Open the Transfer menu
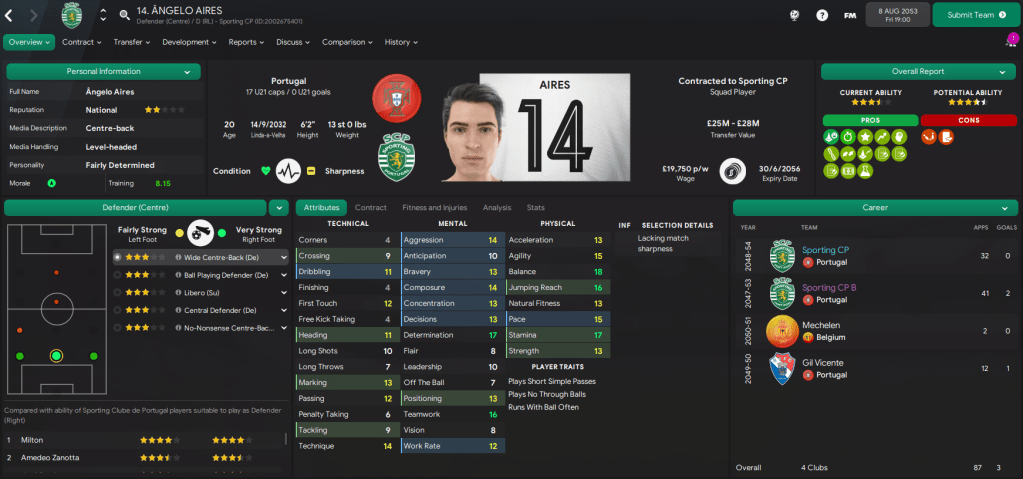The height and width of the screenshot is (479, 1023). click(x=132, y=42)
